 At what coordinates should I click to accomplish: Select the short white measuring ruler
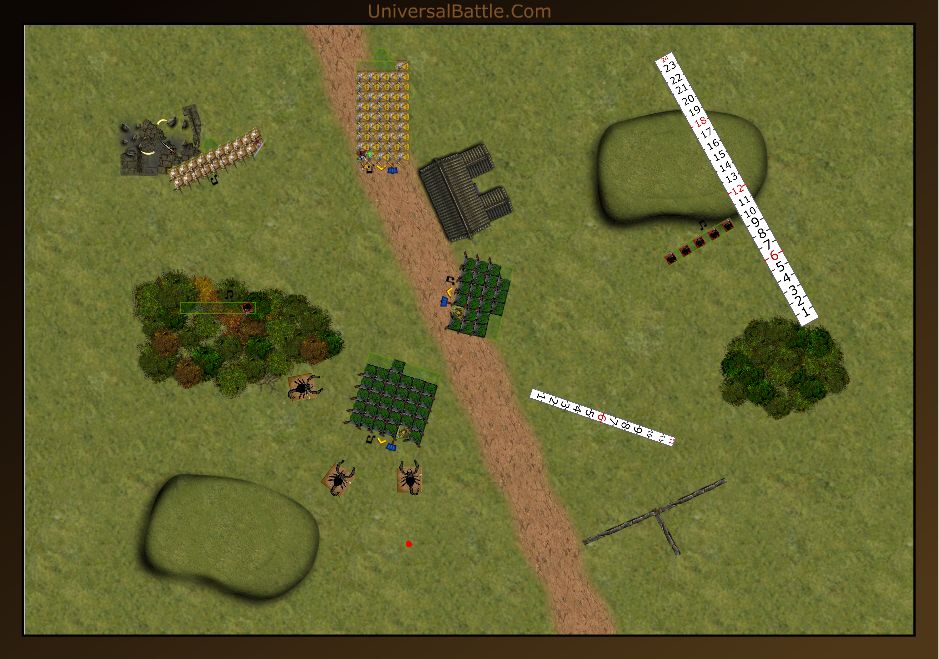(602, 417)
